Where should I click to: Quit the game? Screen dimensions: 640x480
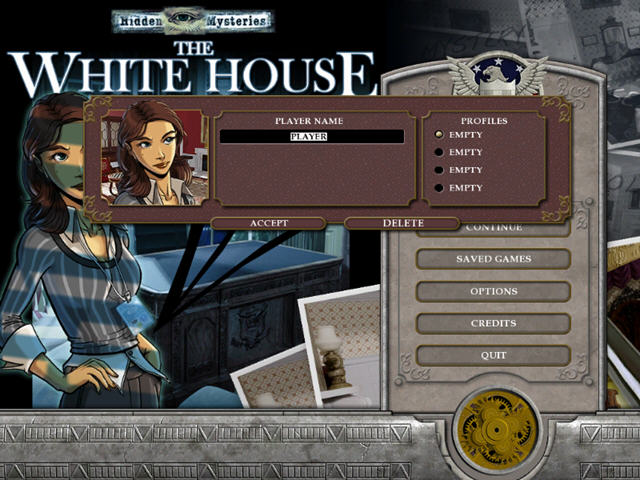[x=493, y=355]
